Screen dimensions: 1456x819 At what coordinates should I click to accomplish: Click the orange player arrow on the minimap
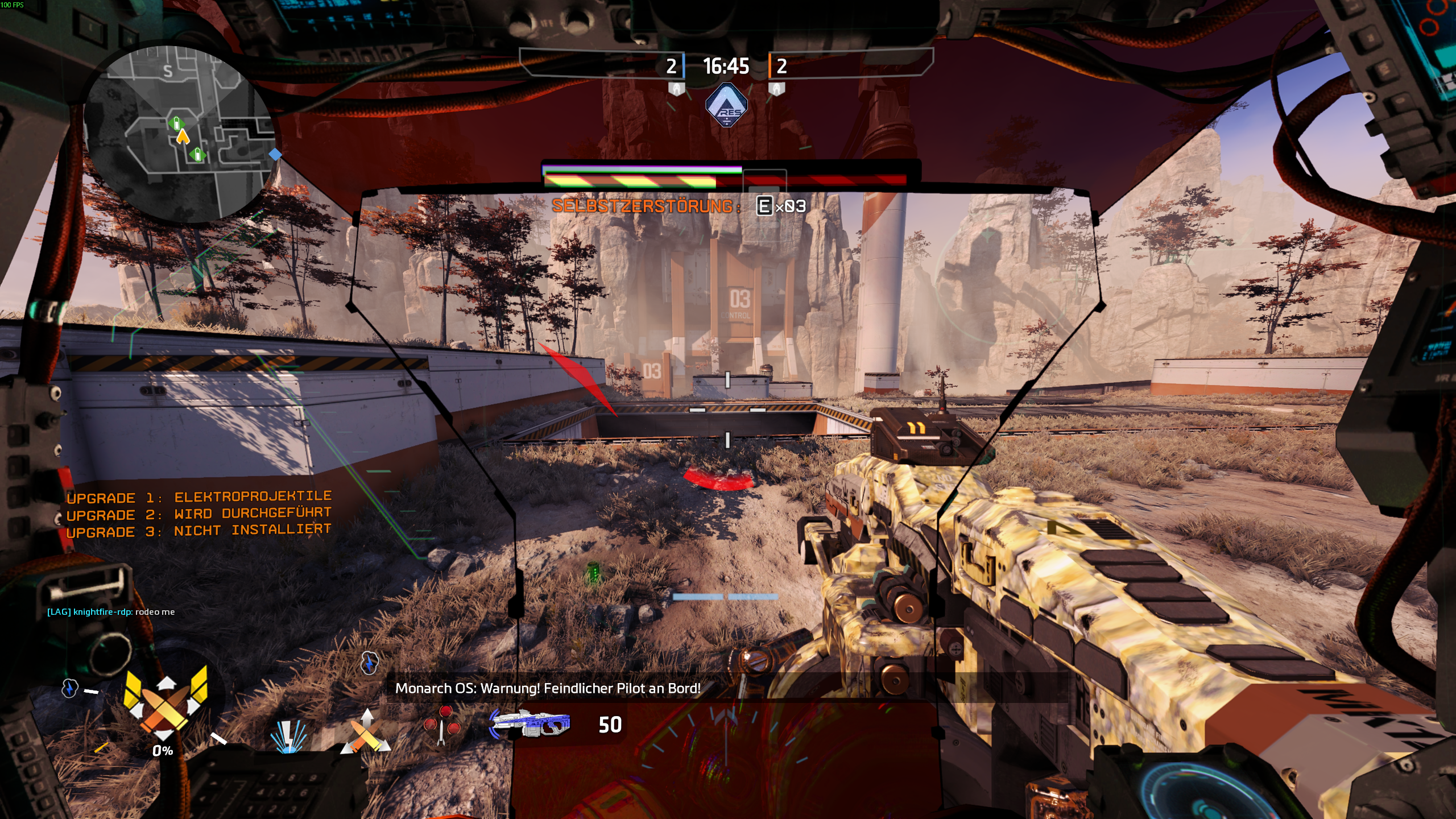click(183, 137)
